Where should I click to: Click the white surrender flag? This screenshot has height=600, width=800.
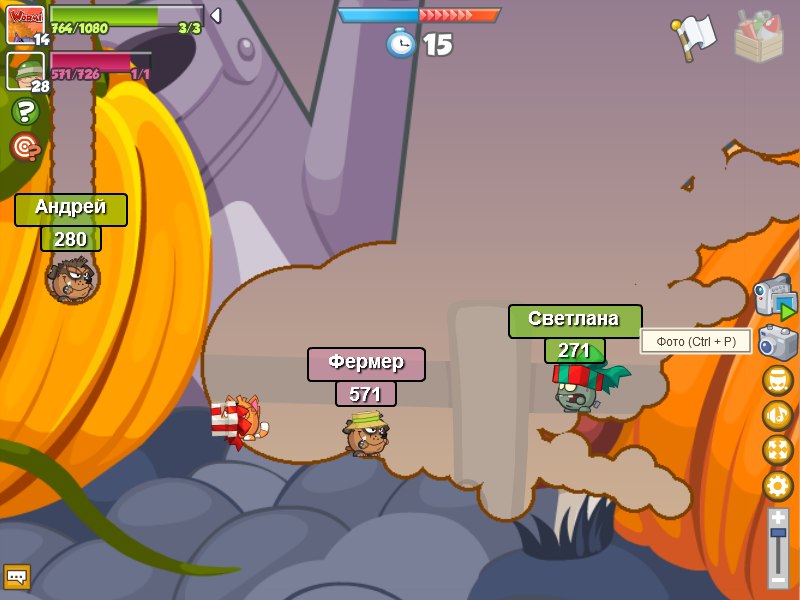click(x=694, y=37)
